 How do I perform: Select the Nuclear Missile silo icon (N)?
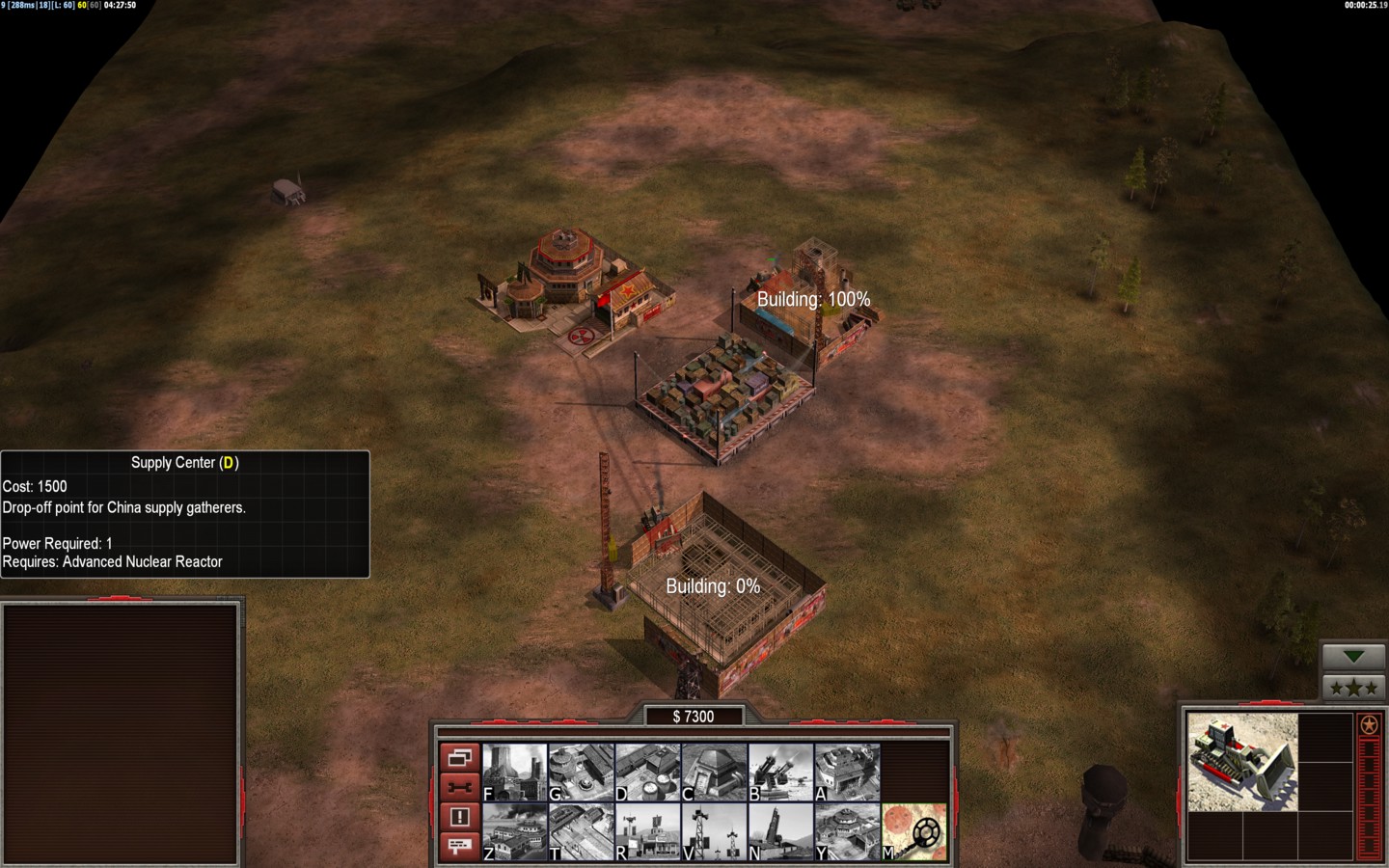(781, 831)
